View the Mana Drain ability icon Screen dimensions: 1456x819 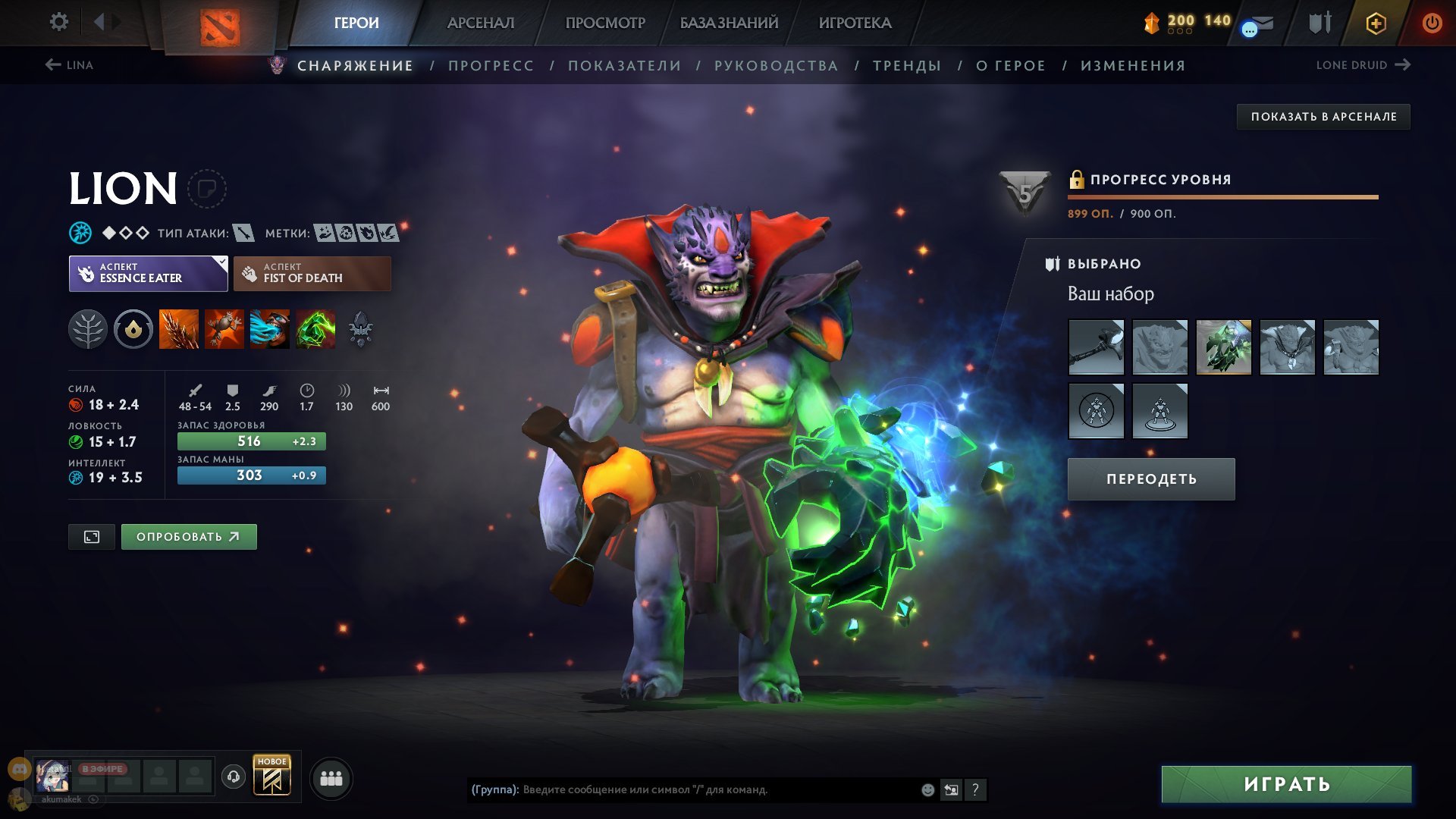pyautogui.click(x=271, y=328)
